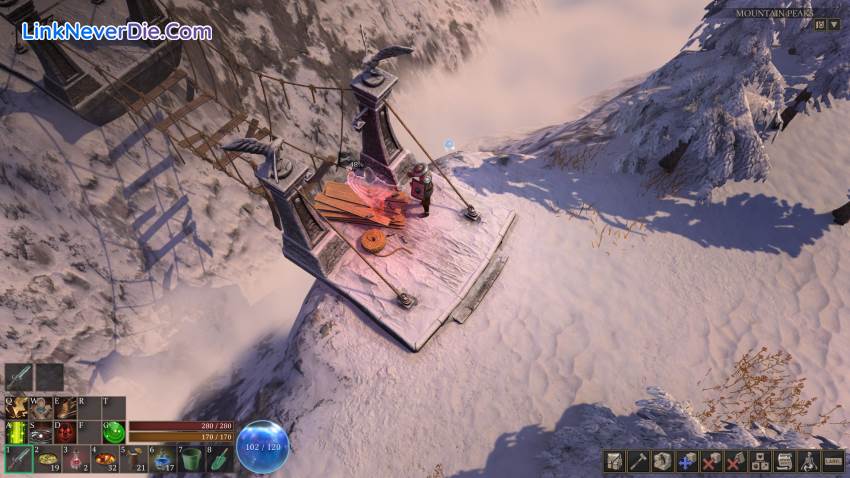Activate the E skill icon
This screenshot has width=850, height=478.
[x=65, y=408]
